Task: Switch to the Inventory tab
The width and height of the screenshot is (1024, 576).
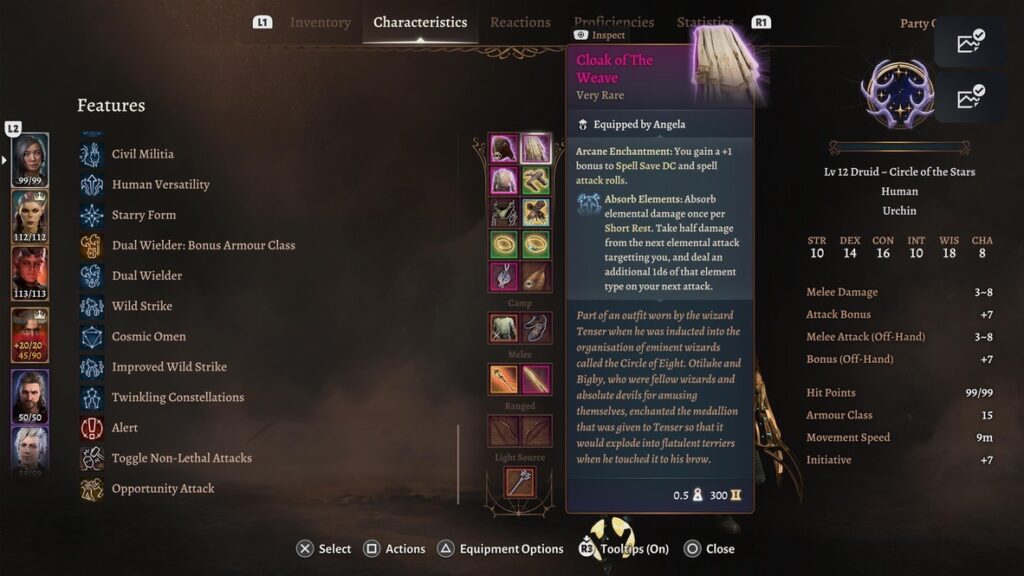Action: (320, 22)
